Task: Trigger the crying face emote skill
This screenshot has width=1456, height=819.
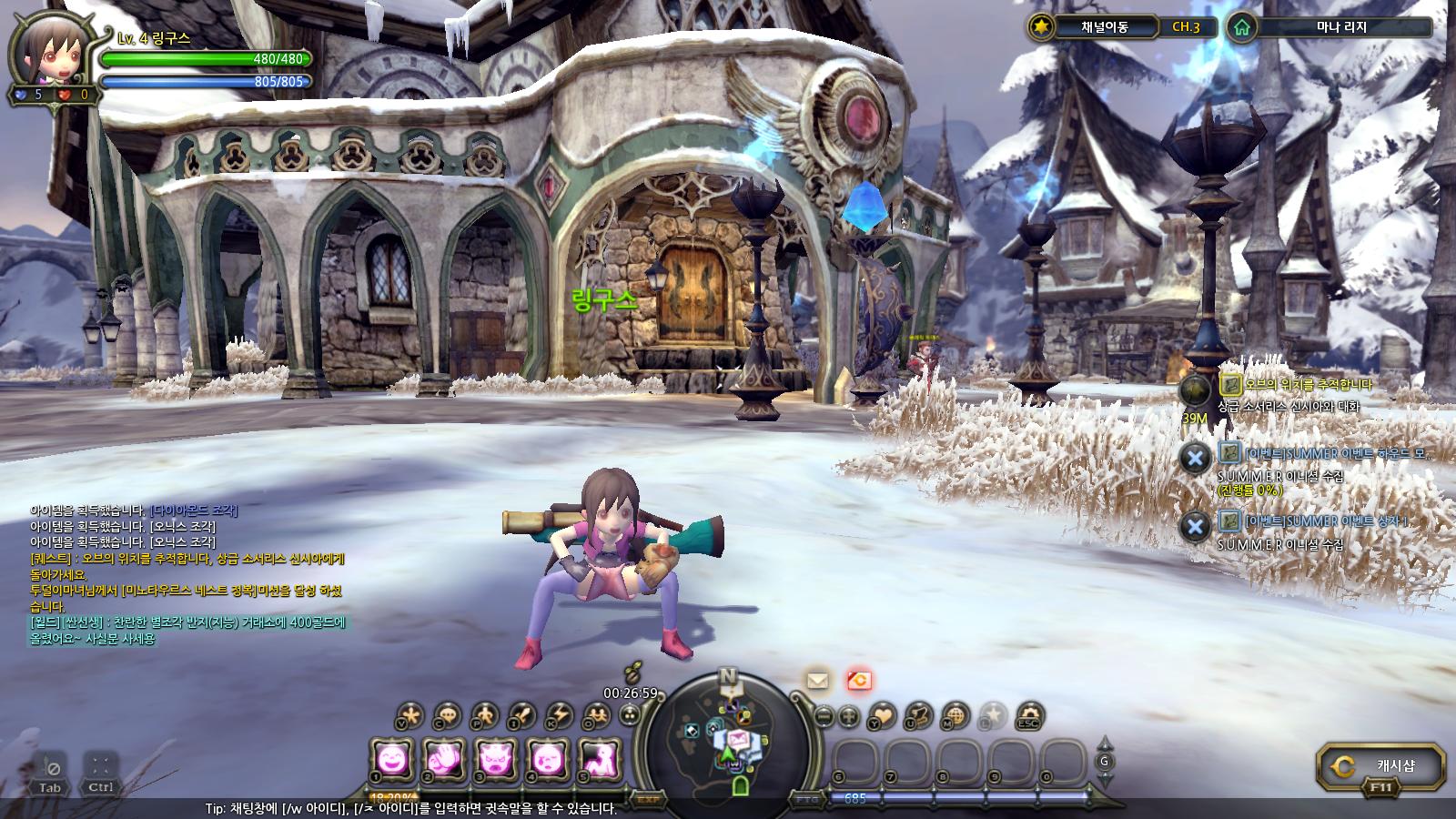Action: (x=548, y=758)
